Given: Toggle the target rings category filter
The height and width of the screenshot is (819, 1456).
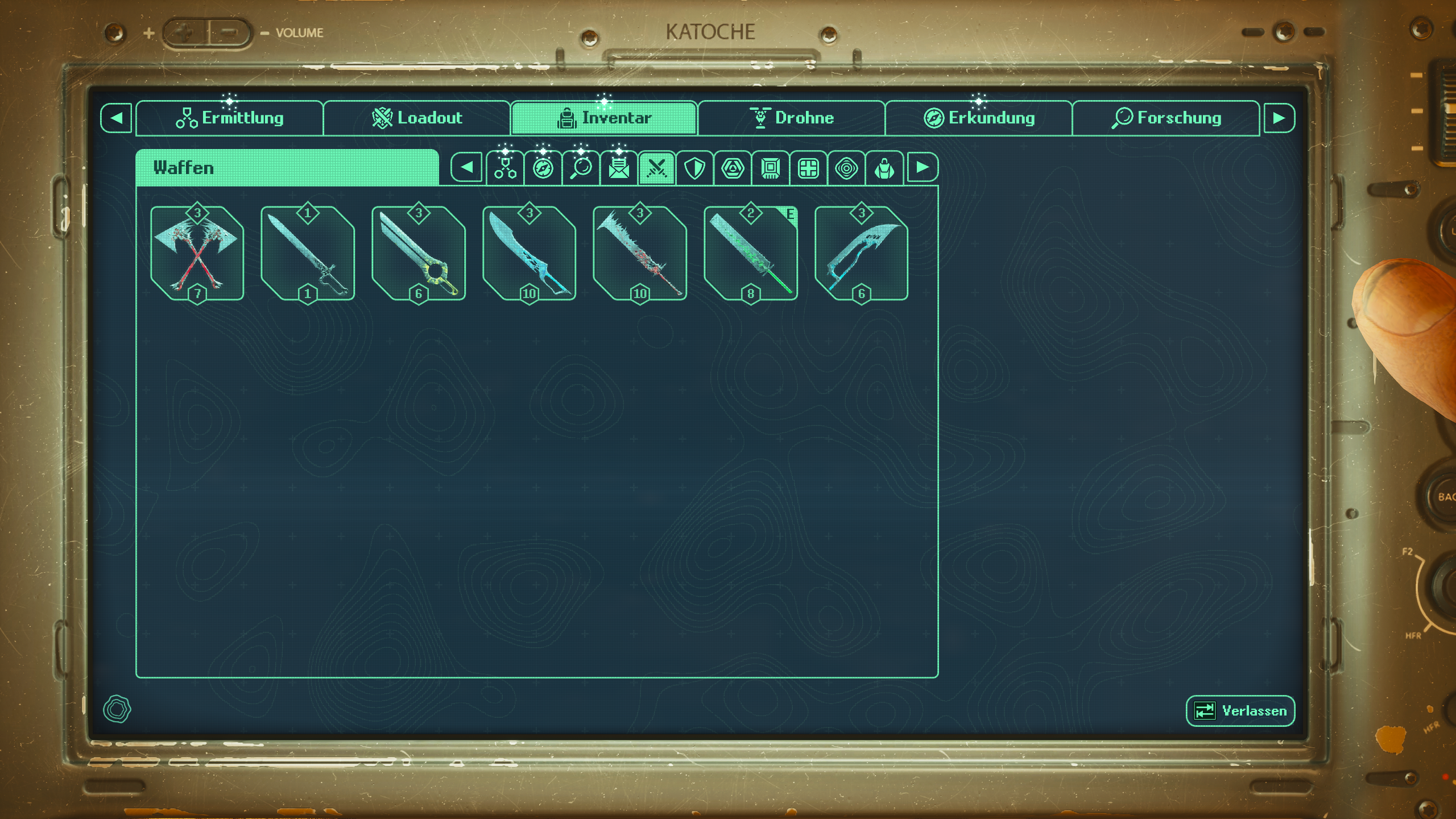Looking at the screenshot, I should pyautogui.click(x=846, y=167).
